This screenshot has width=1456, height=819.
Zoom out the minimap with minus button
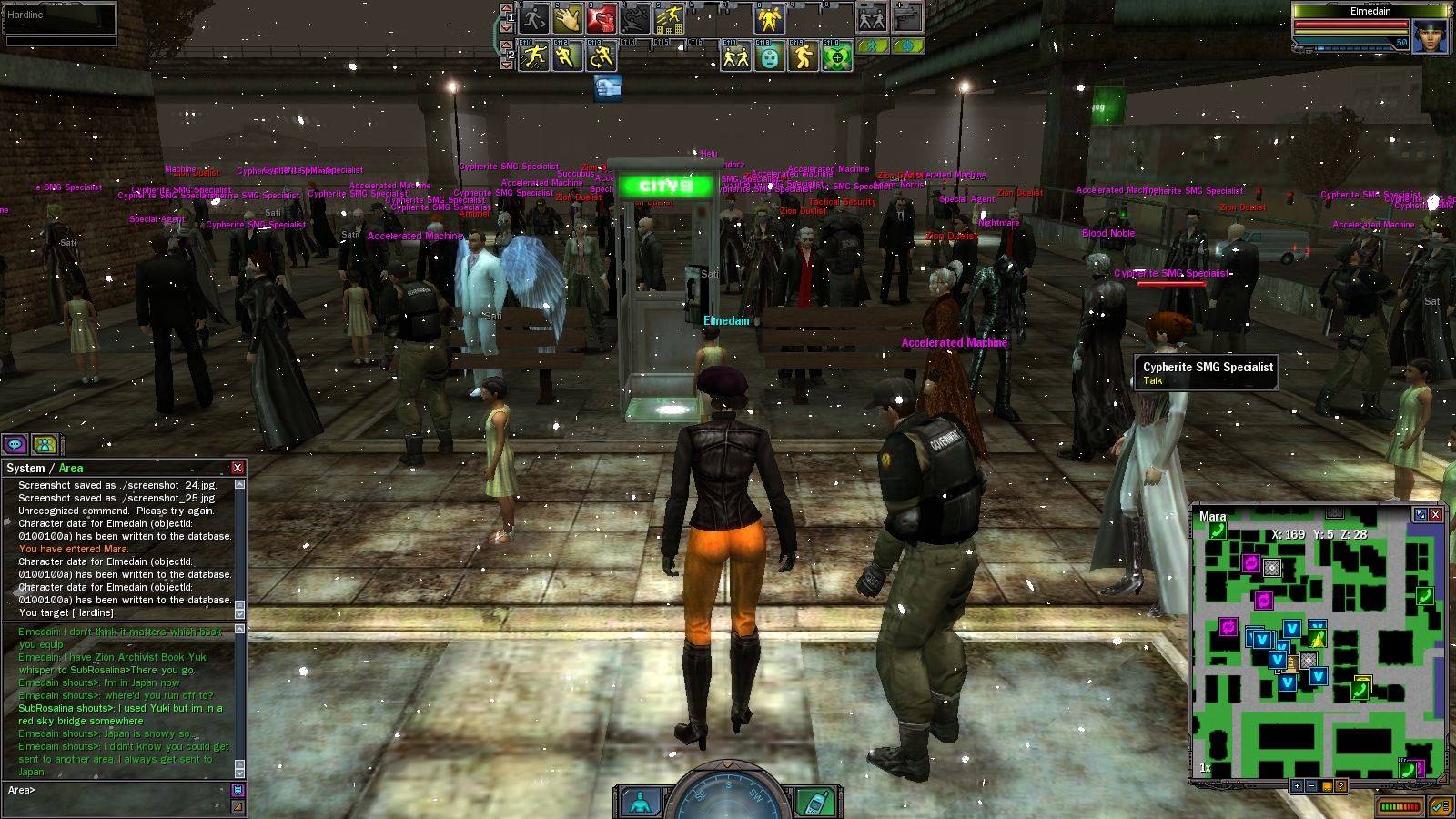coord(1311,785)
